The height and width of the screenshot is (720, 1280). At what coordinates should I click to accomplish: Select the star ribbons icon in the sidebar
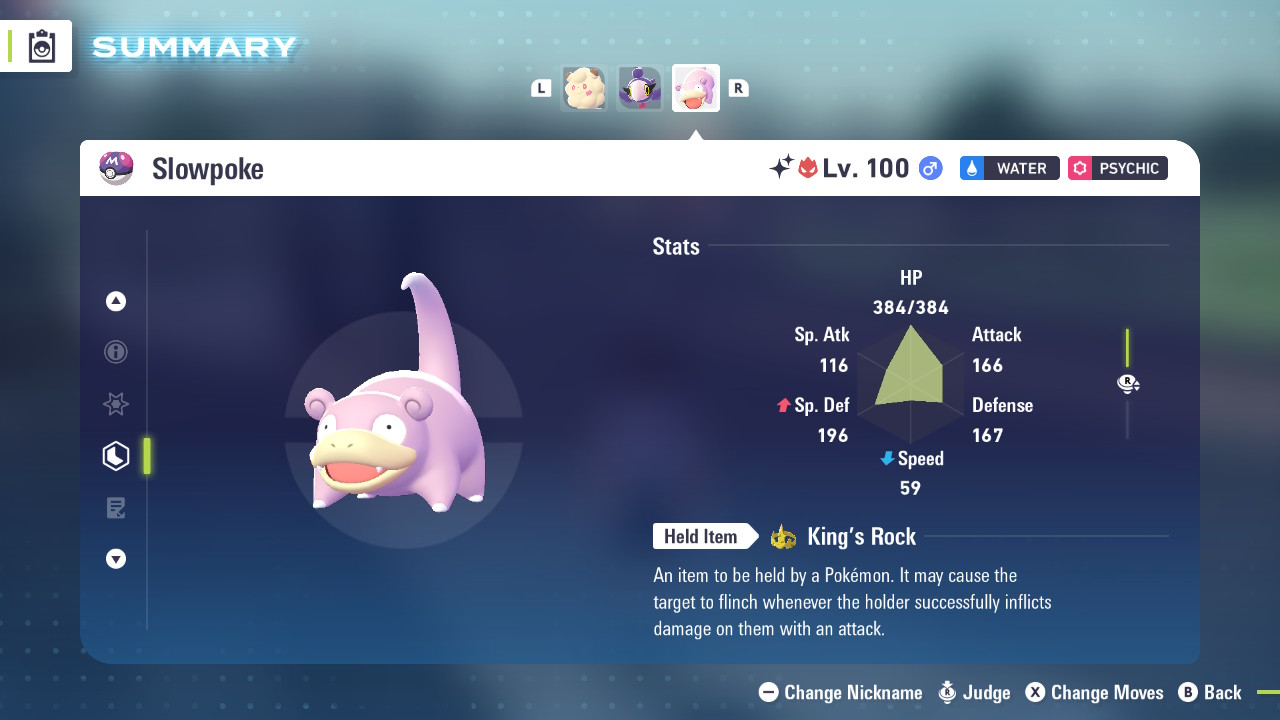point(116,404)
